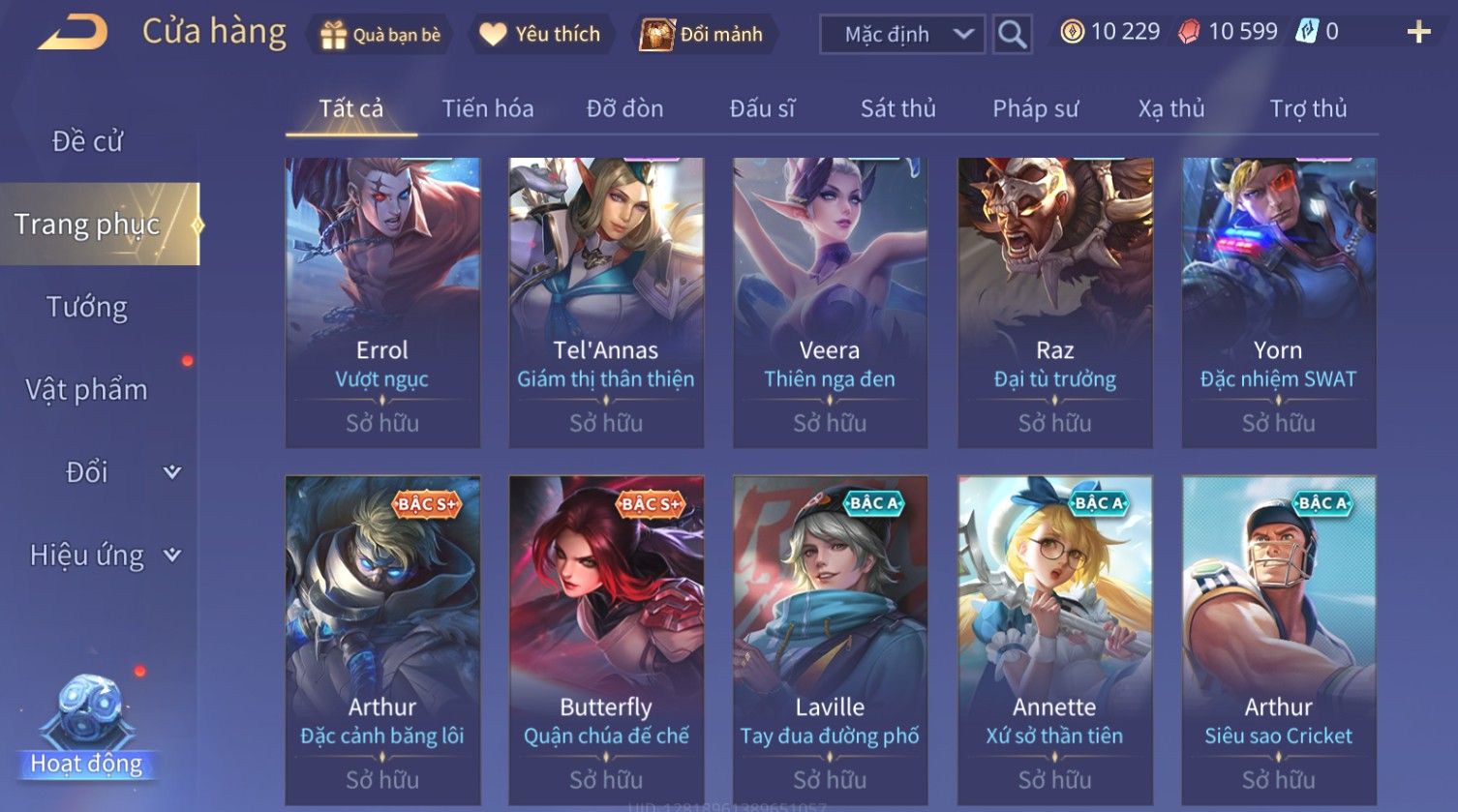Open the Yêu thích favorites list

[541, 35]
